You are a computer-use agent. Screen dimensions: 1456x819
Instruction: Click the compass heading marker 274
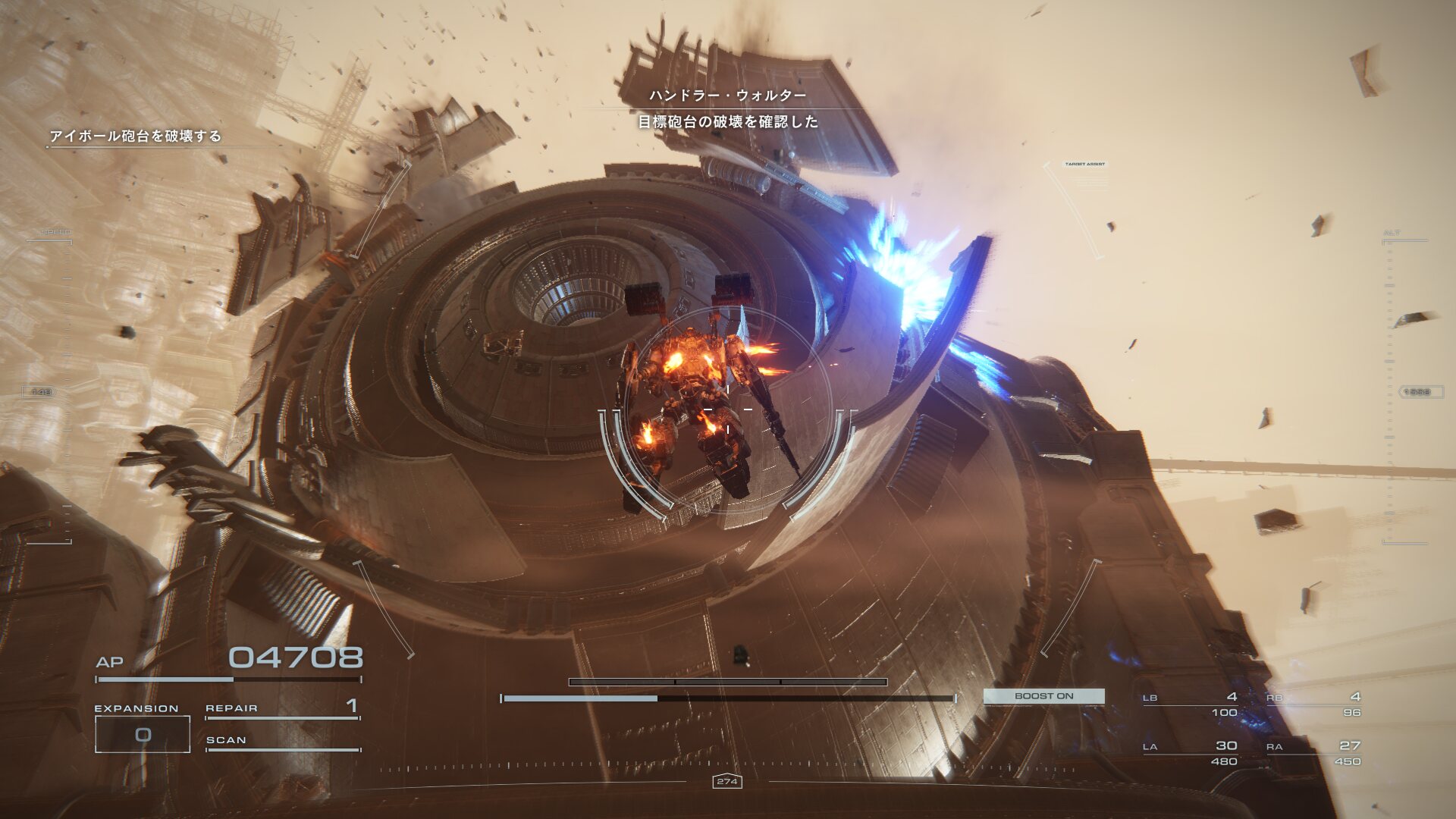coord(727,781)
